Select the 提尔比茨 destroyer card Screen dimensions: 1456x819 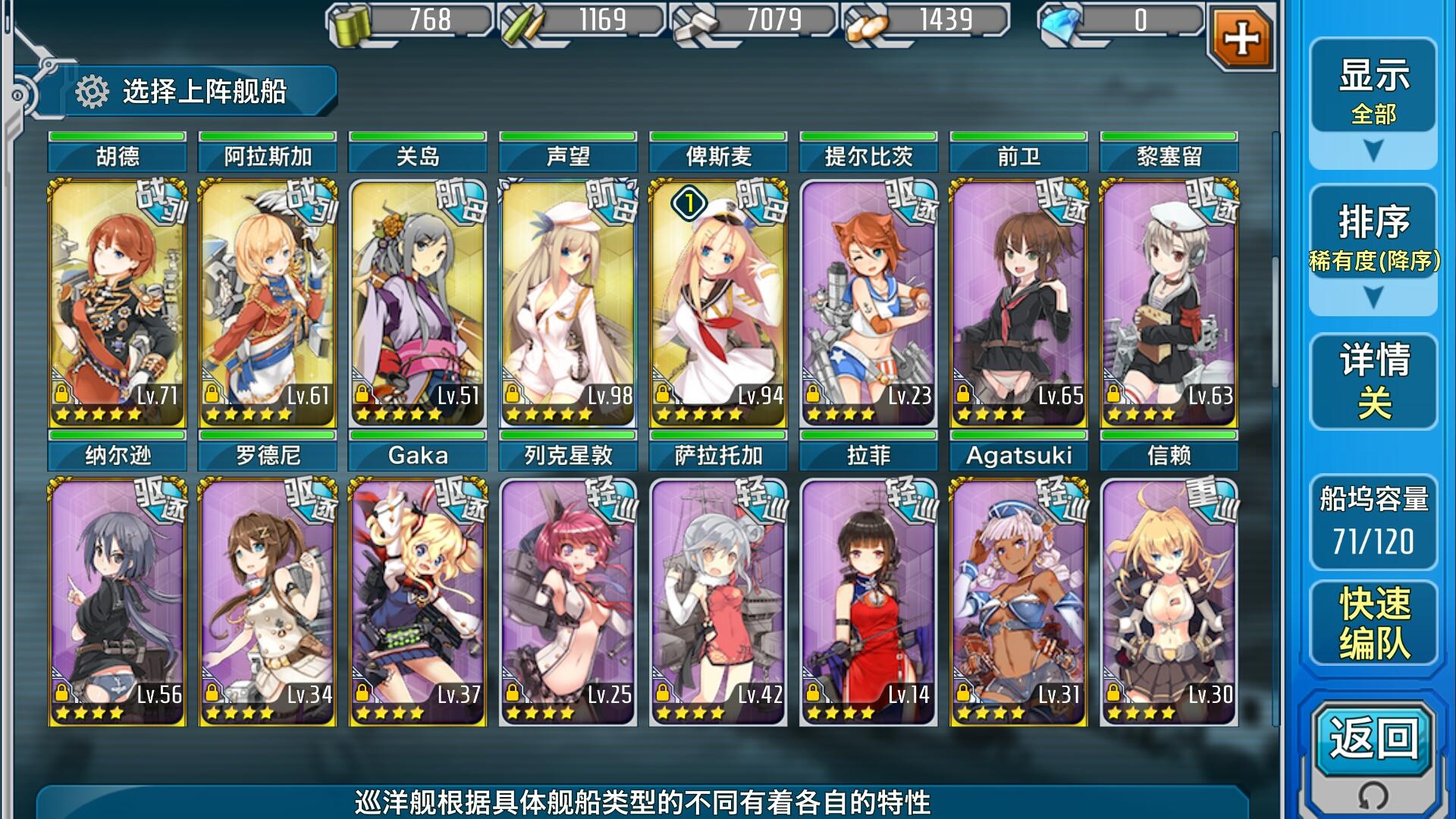868,303
